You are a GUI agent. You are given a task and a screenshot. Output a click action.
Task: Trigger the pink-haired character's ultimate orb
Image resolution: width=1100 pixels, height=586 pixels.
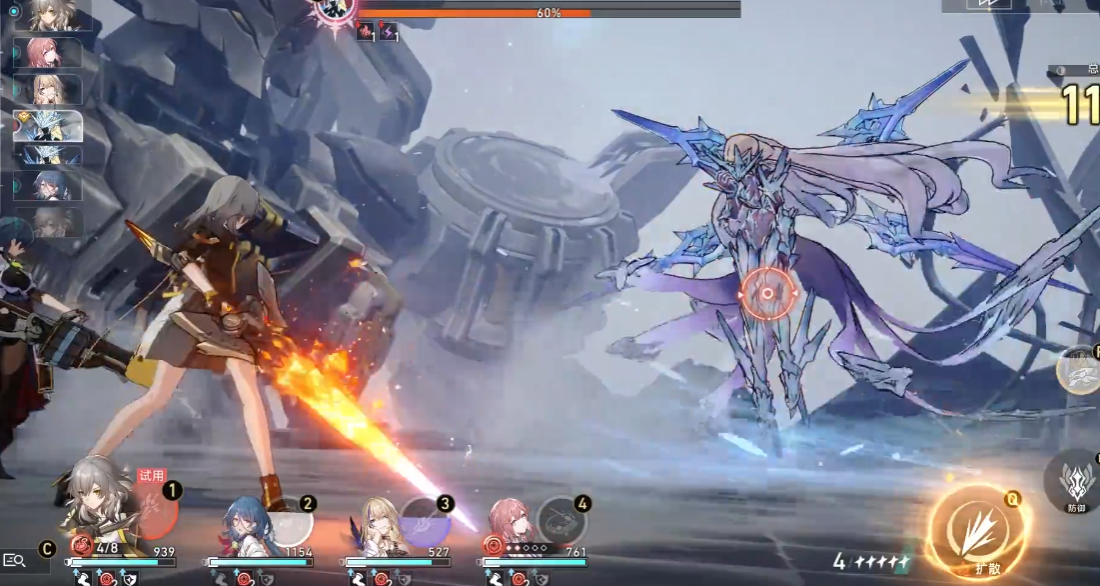tap(561, 519)
